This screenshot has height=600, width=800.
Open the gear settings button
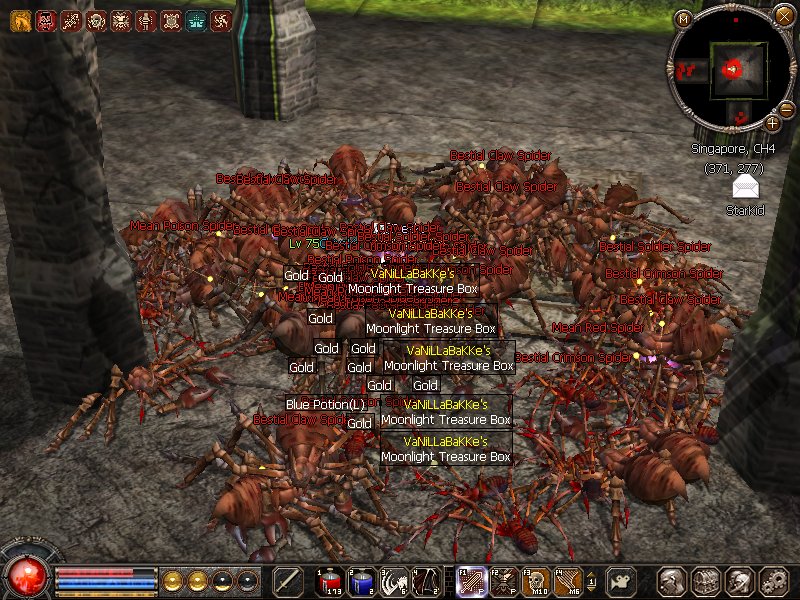773,581
